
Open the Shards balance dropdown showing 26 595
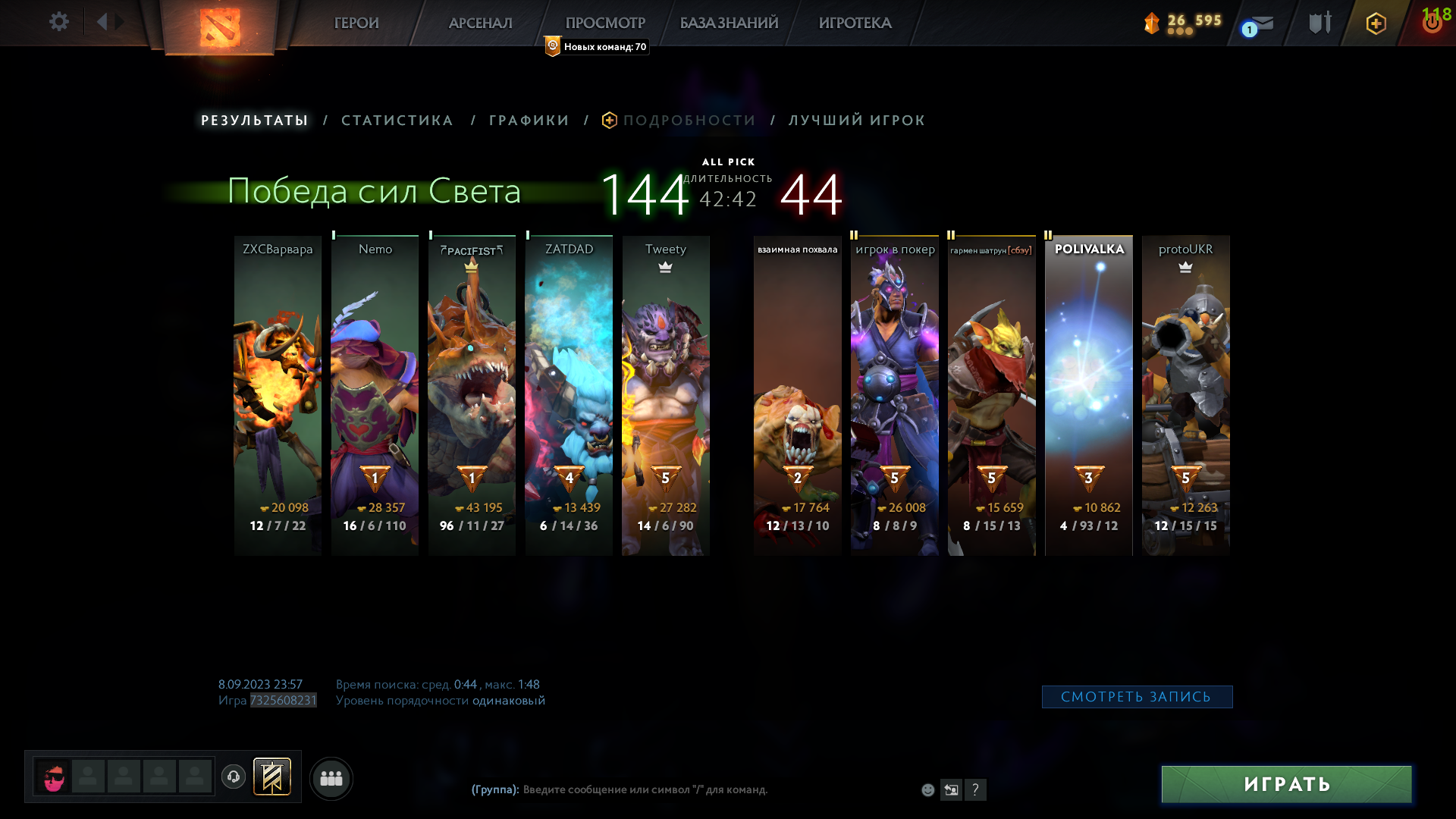1183,23
